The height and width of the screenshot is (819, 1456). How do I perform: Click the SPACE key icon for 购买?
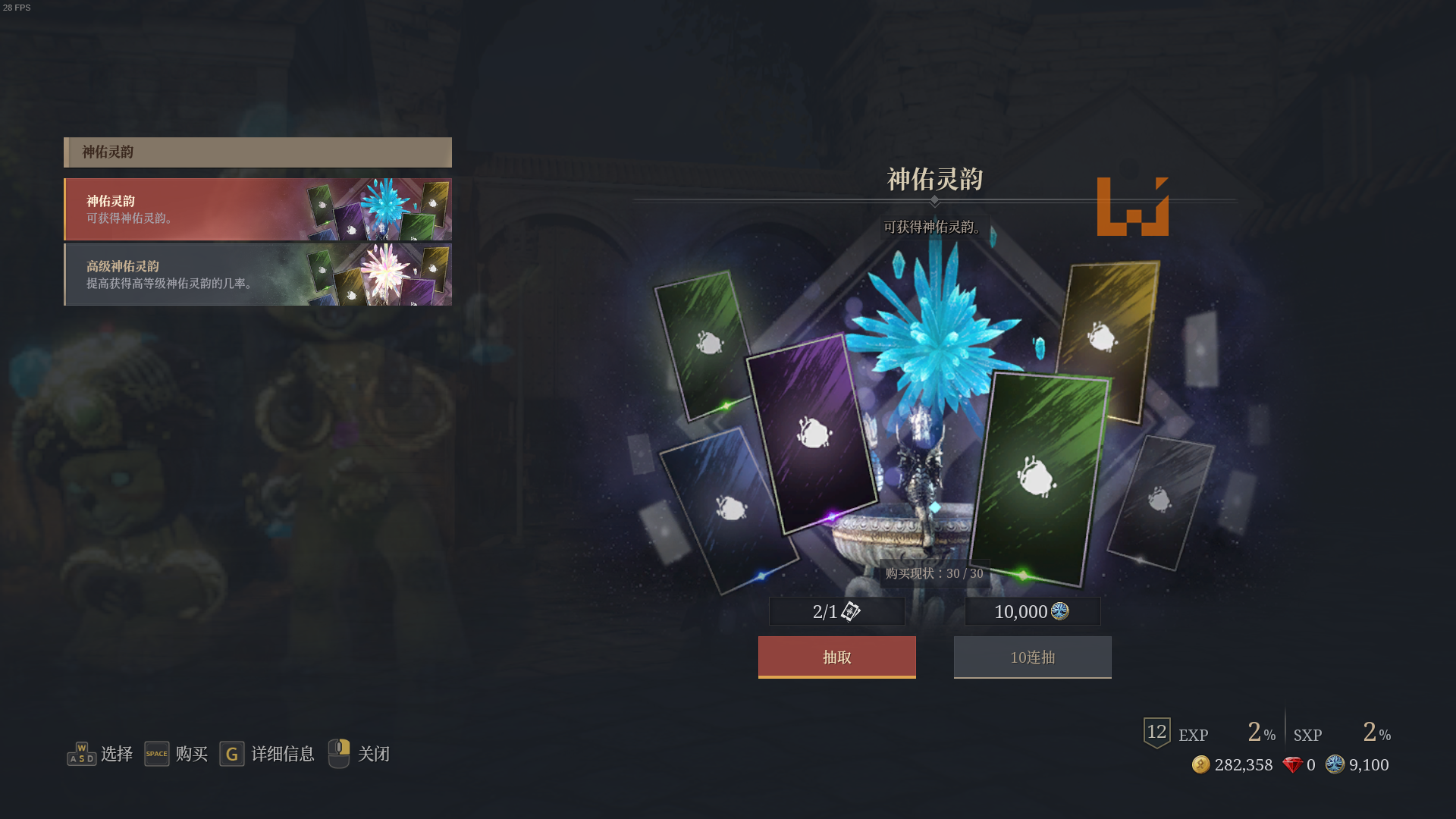157,753
